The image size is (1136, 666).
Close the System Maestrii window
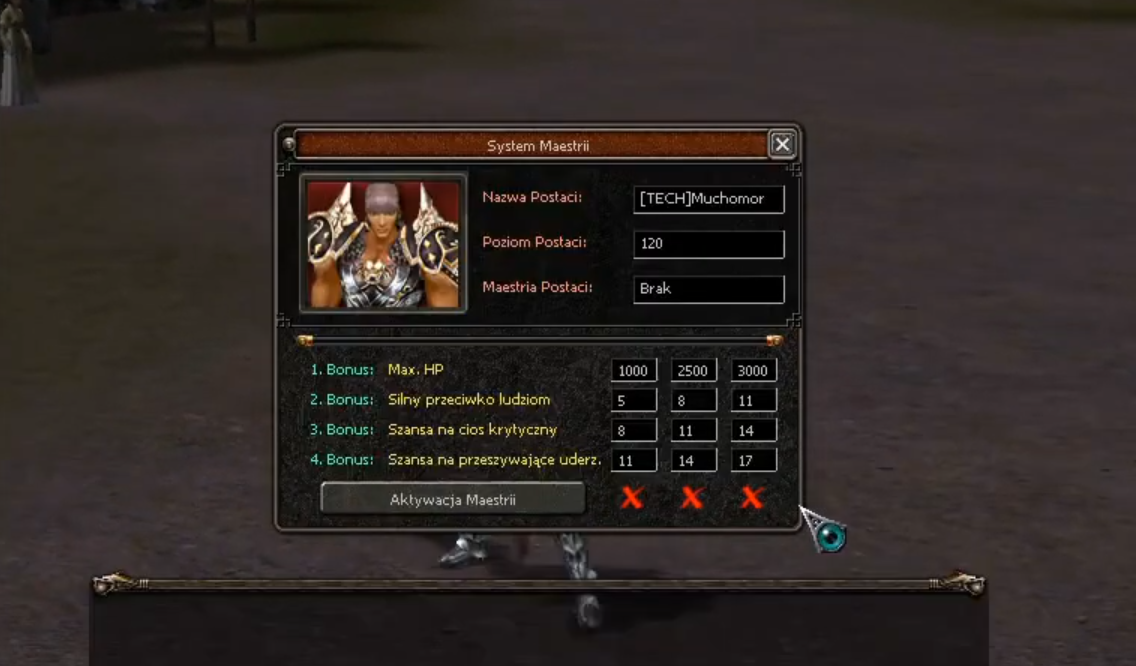click(x=782, y=145)
